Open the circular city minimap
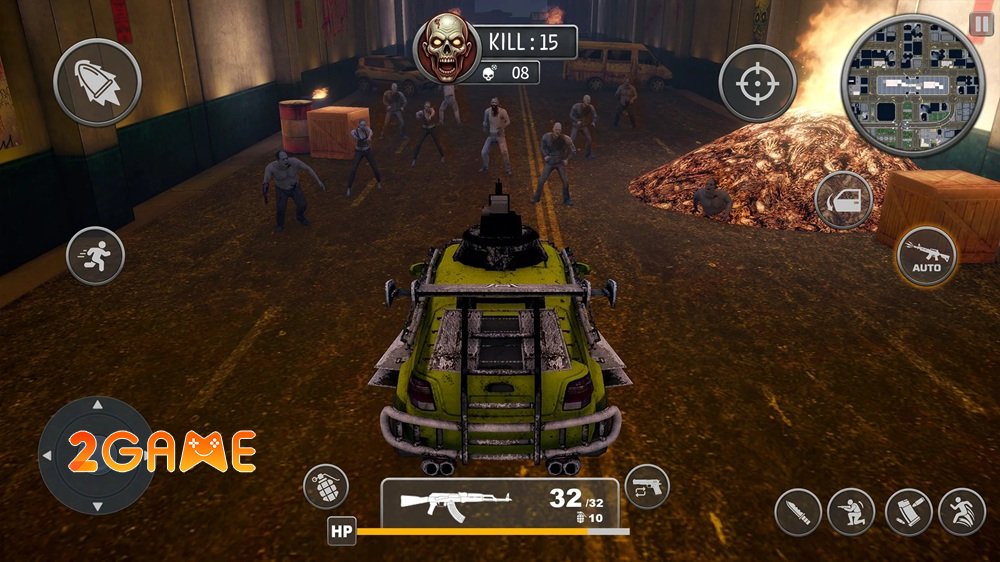This screenshot has width=1000, height=562. pyautogui.click(x=907, y=86)
